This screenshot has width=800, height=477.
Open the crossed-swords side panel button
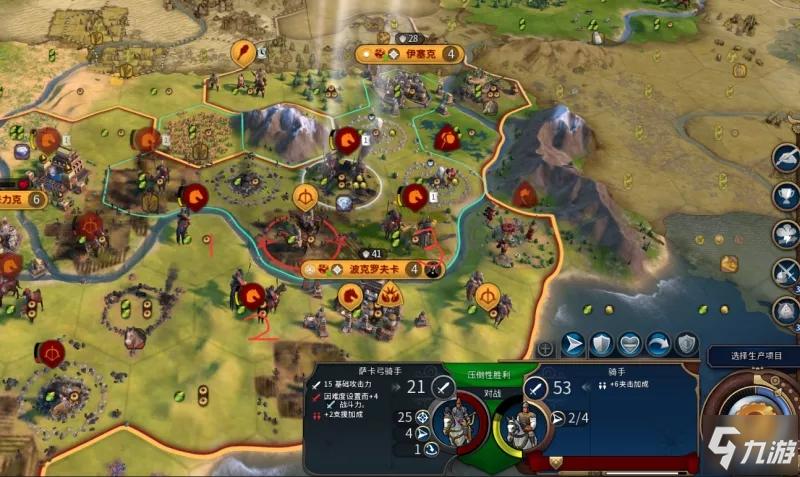pyautogui.click(x=785, y=271)
